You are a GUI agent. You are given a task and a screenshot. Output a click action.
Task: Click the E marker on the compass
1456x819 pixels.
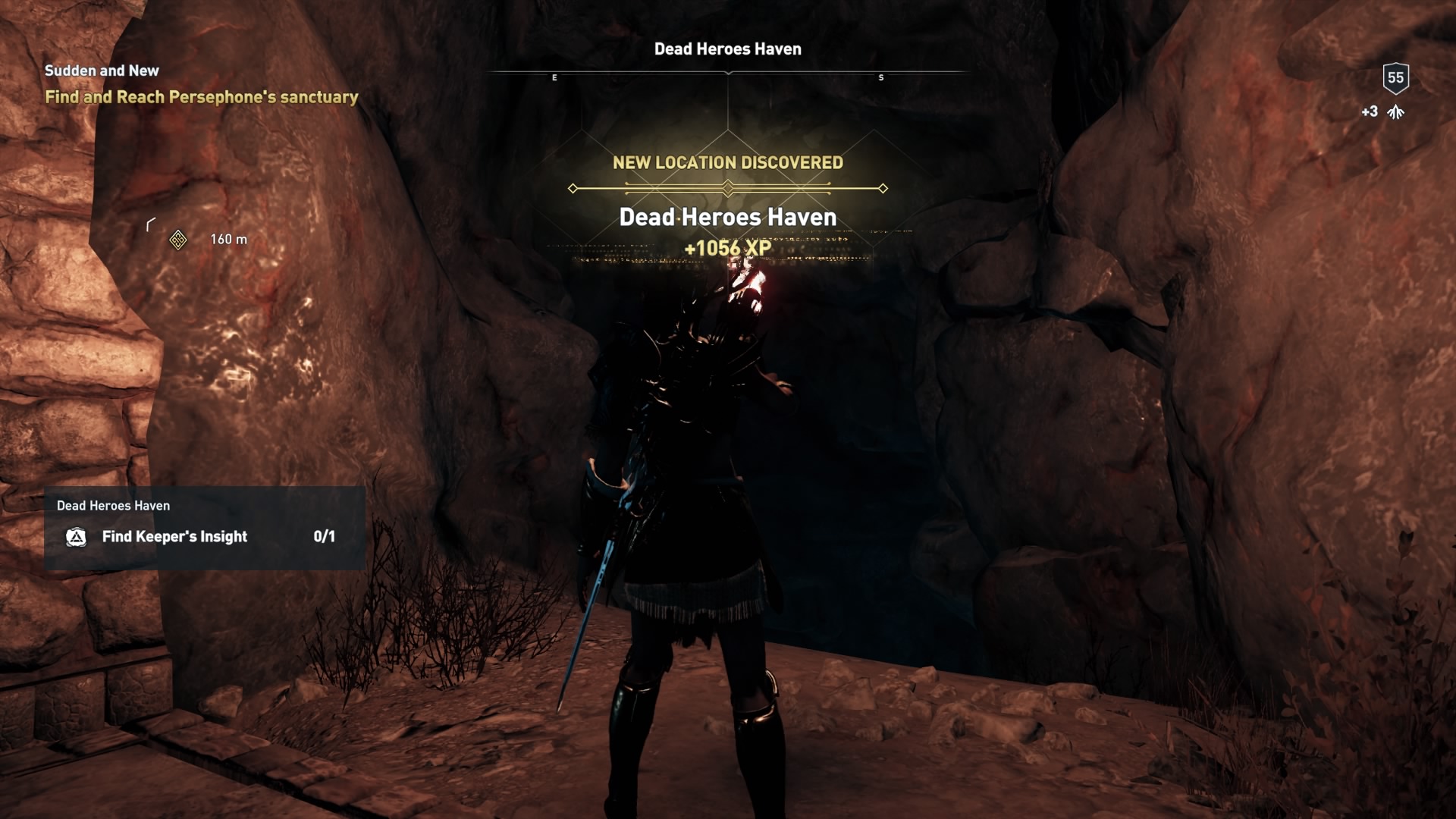[x=554, y=77]
